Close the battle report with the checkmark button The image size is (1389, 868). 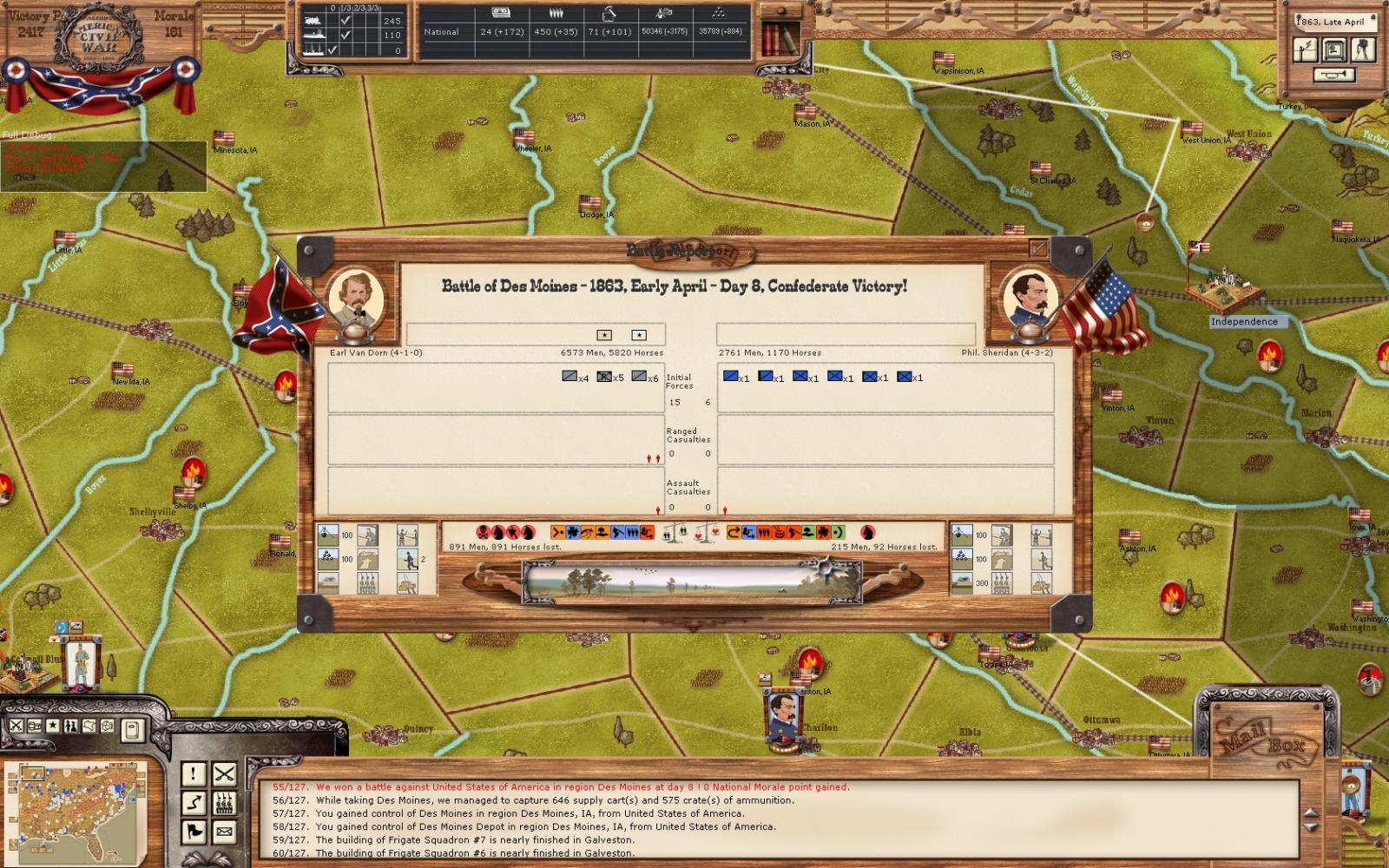click(1038, 249)
